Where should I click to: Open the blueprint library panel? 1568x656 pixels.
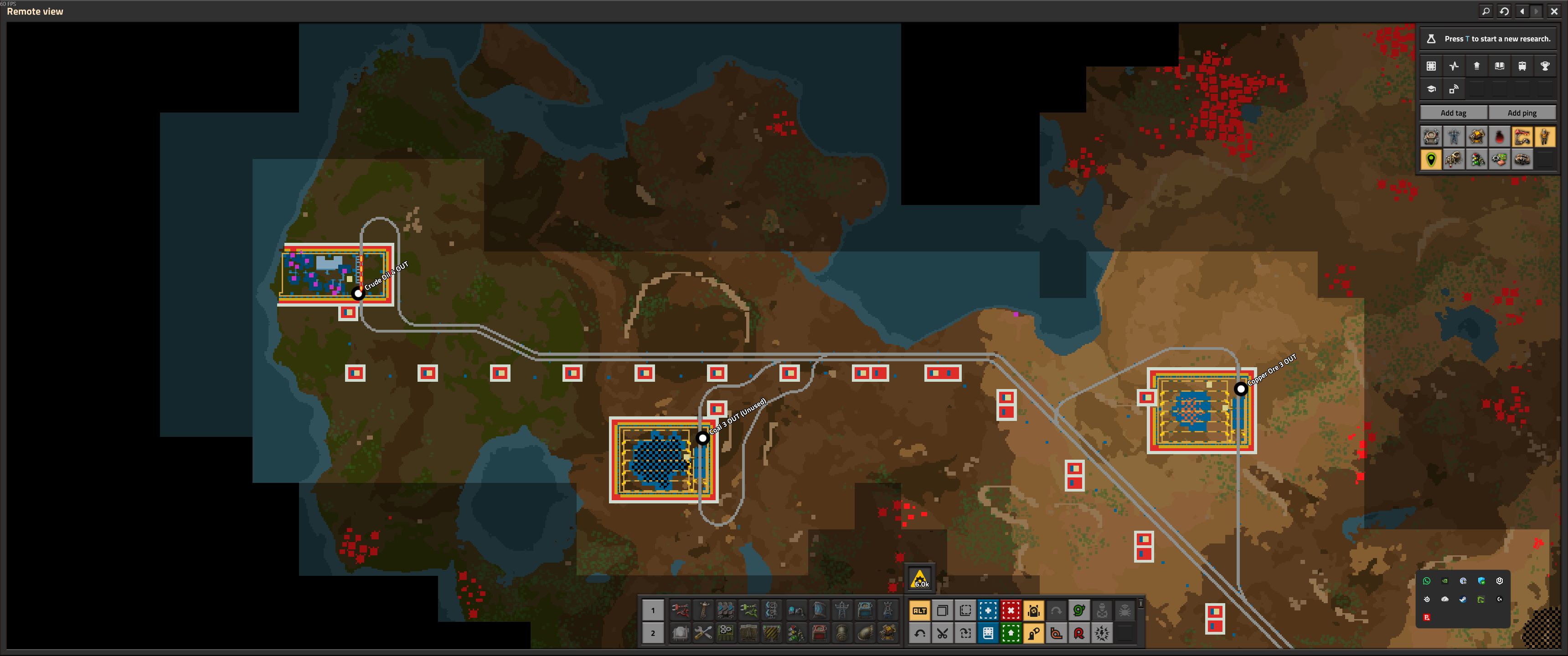point(1431,66)
